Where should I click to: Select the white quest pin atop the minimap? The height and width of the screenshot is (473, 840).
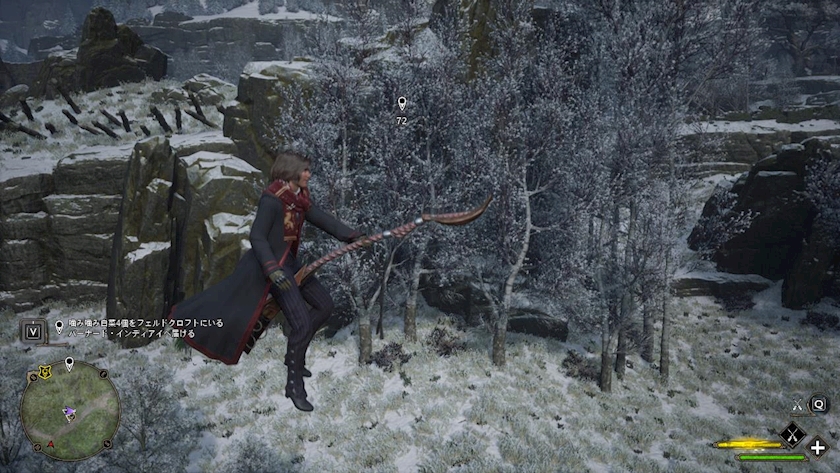[69, 364]
